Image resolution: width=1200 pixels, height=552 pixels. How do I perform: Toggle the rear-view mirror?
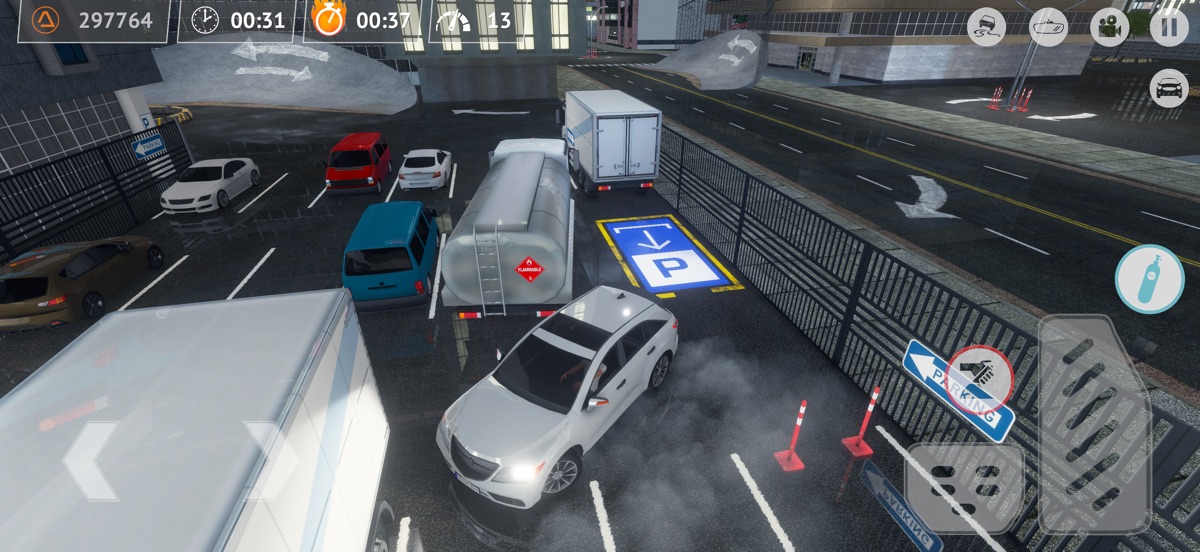1048,27
